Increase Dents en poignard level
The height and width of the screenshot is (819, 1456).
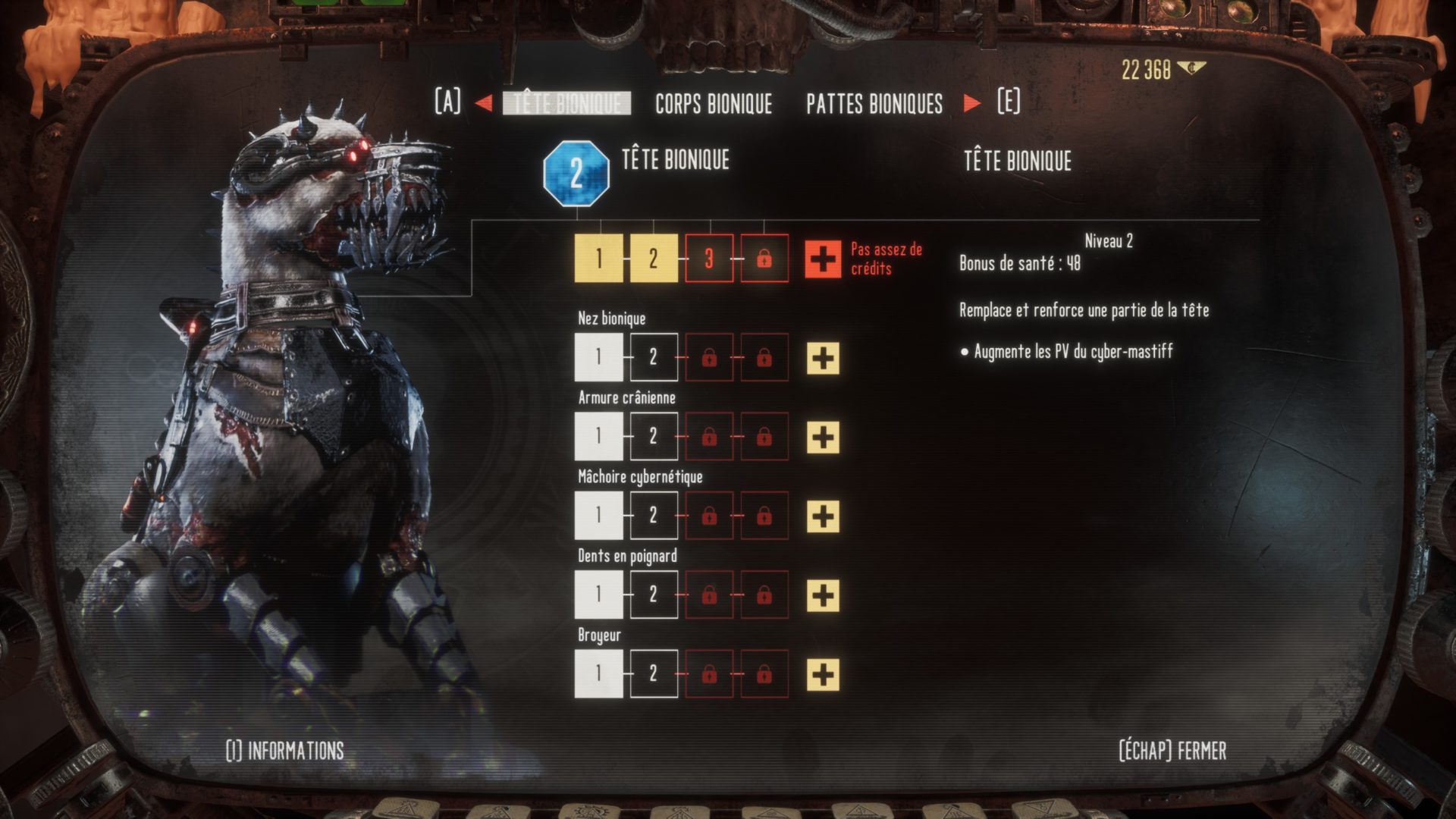point(823,595)
